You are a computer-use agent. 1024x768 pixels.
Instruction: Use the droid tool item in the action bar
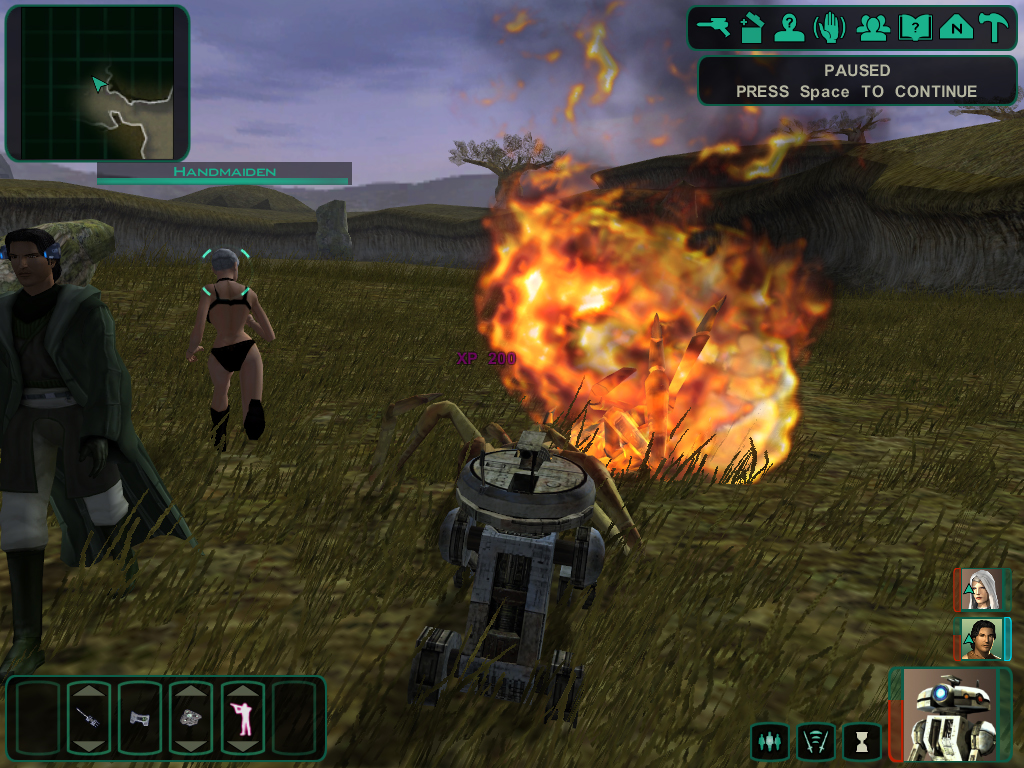(x=88, y=718)
